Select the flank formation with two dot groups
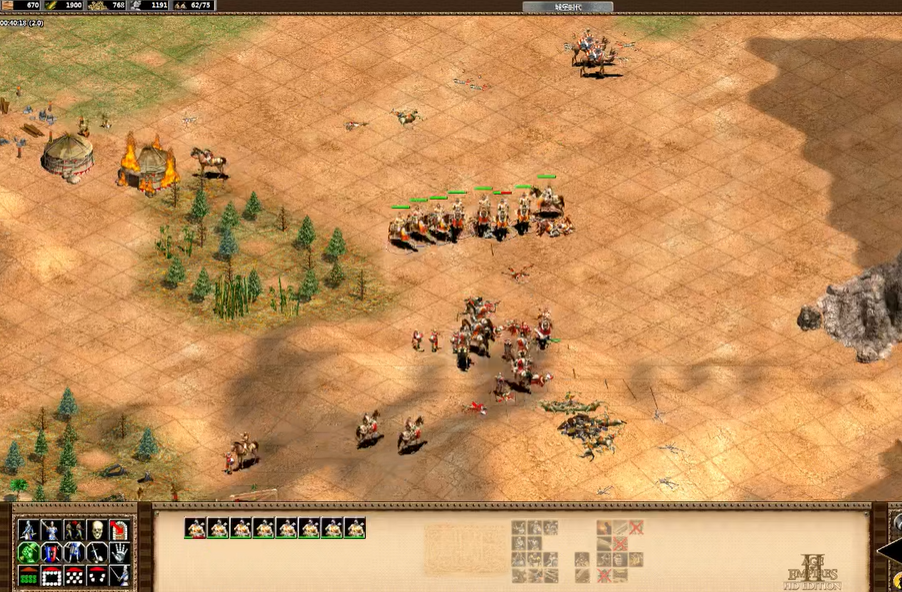The image size is (902, 592). pos(97,575)
